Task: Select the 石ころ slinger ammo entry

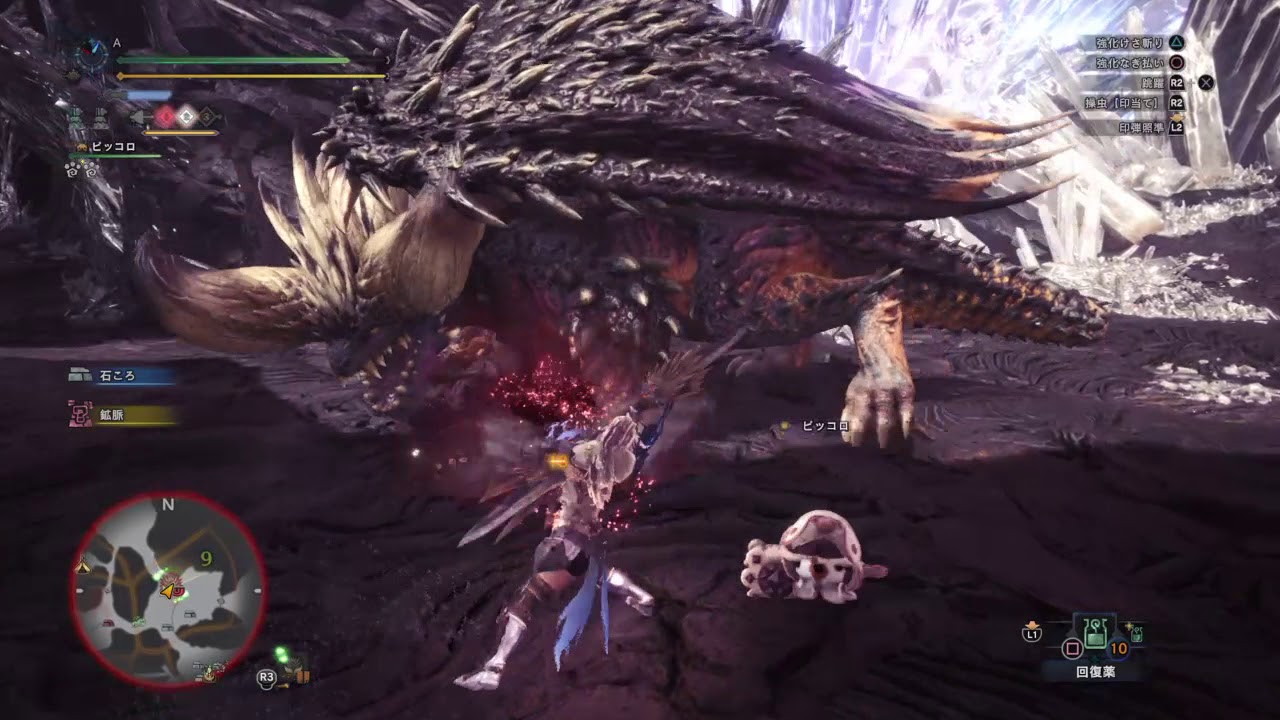Action: (122, 376)
